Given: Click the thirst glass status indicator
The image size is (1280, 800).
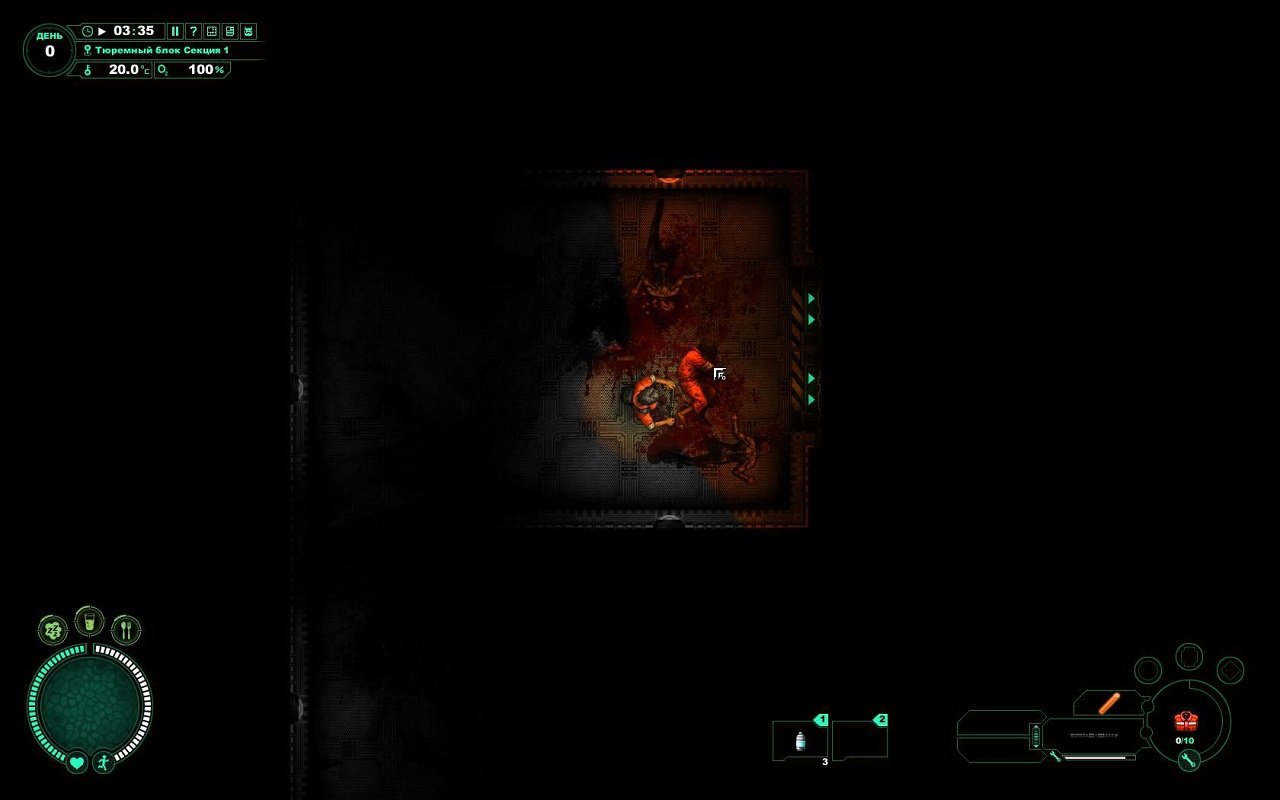Looking at the screenshot, I should [89, 621].
